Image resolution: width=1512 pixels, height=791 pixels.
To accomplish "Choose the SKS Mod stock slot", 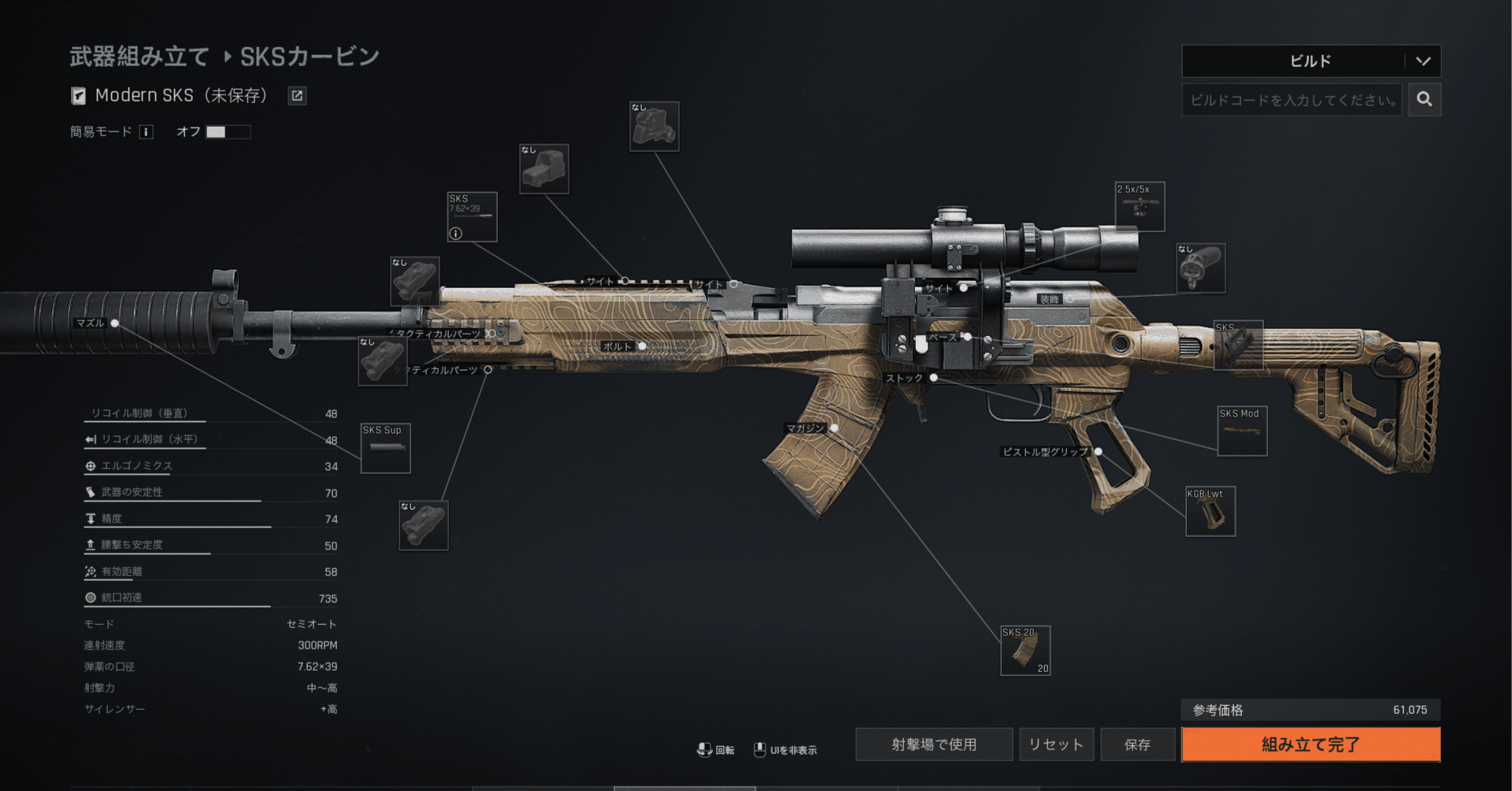I will [x=1242, y=431].
